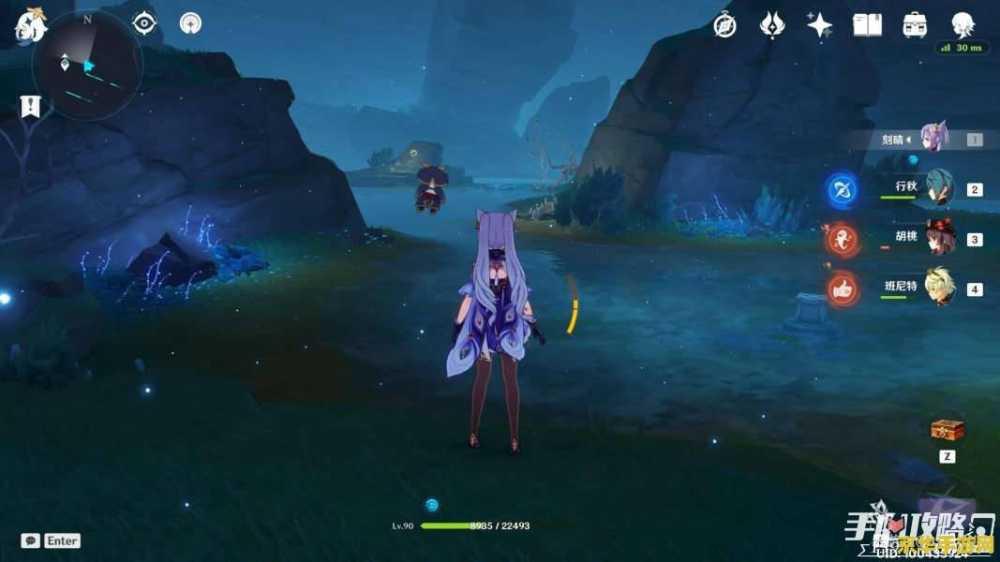Image resolution: width=1000 pixels, height=562 pixels.
Task: Open the winged flame battle pass icon
Action: point(772,26)
